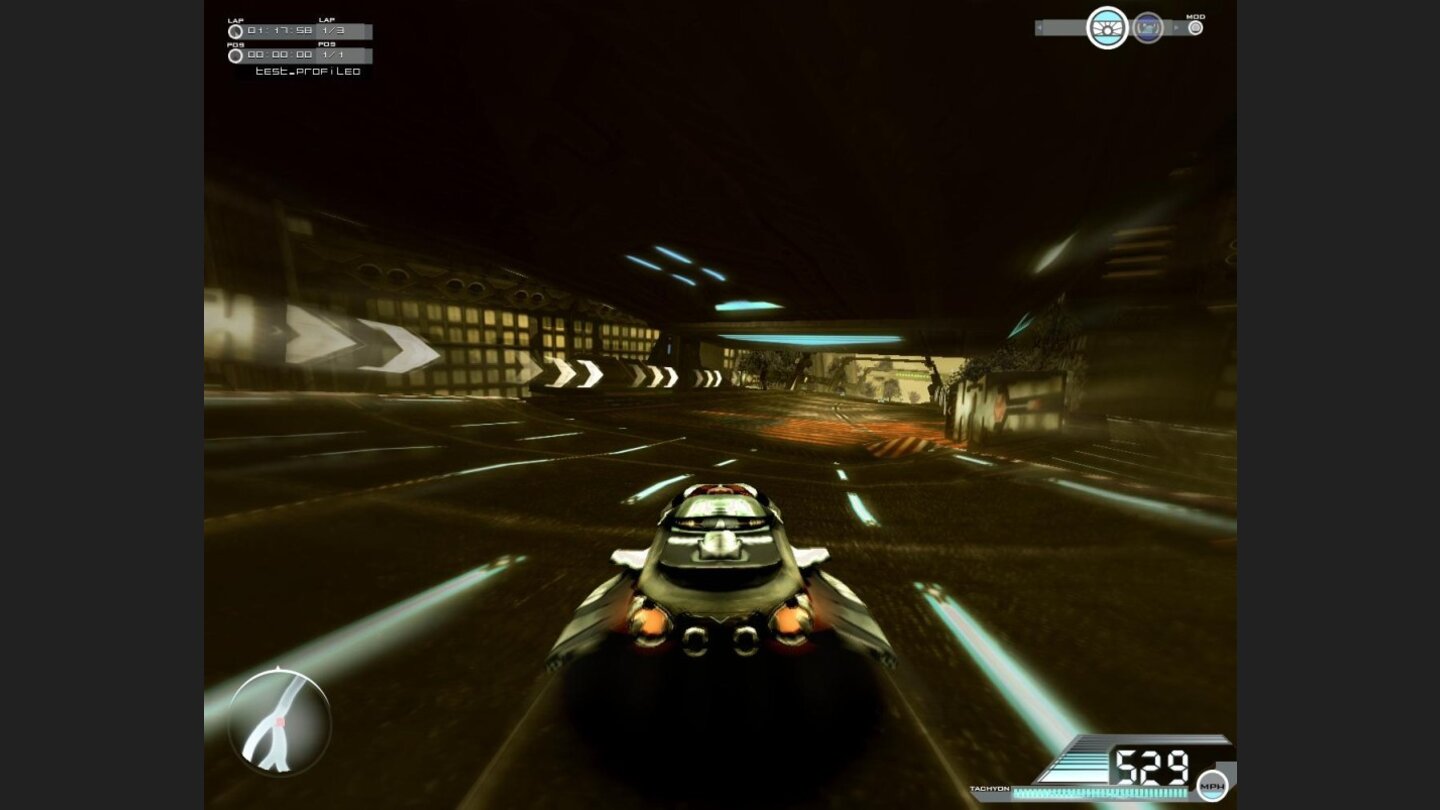Viewport: 1440px width, 810px height.
Task: Select the LAP header label
Action: tap(236, 19)
